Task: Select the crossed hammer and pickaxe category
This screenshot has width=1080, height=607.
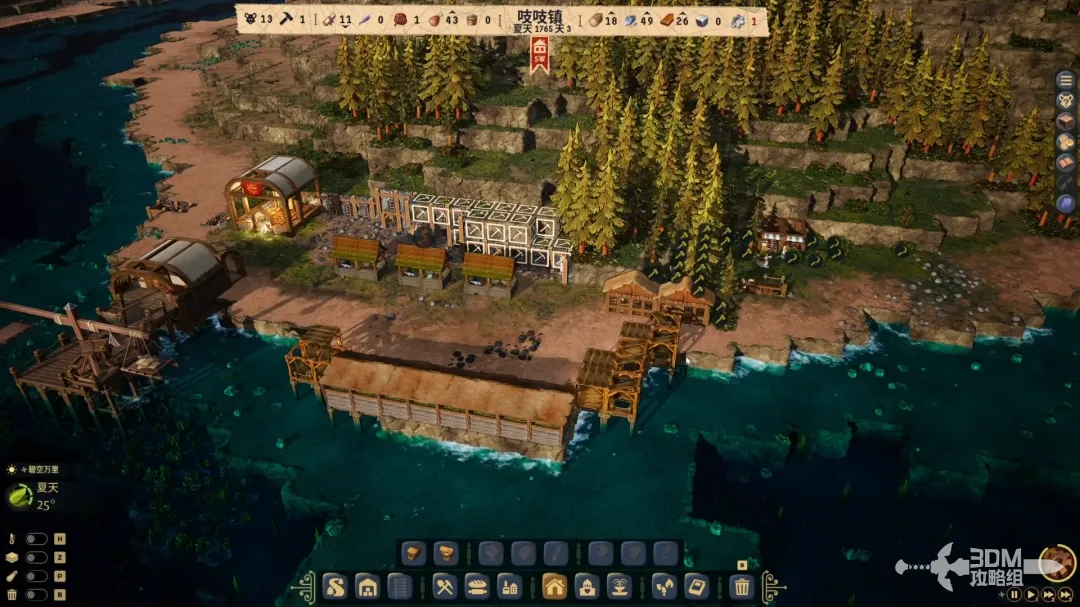Action: (446, 586)
